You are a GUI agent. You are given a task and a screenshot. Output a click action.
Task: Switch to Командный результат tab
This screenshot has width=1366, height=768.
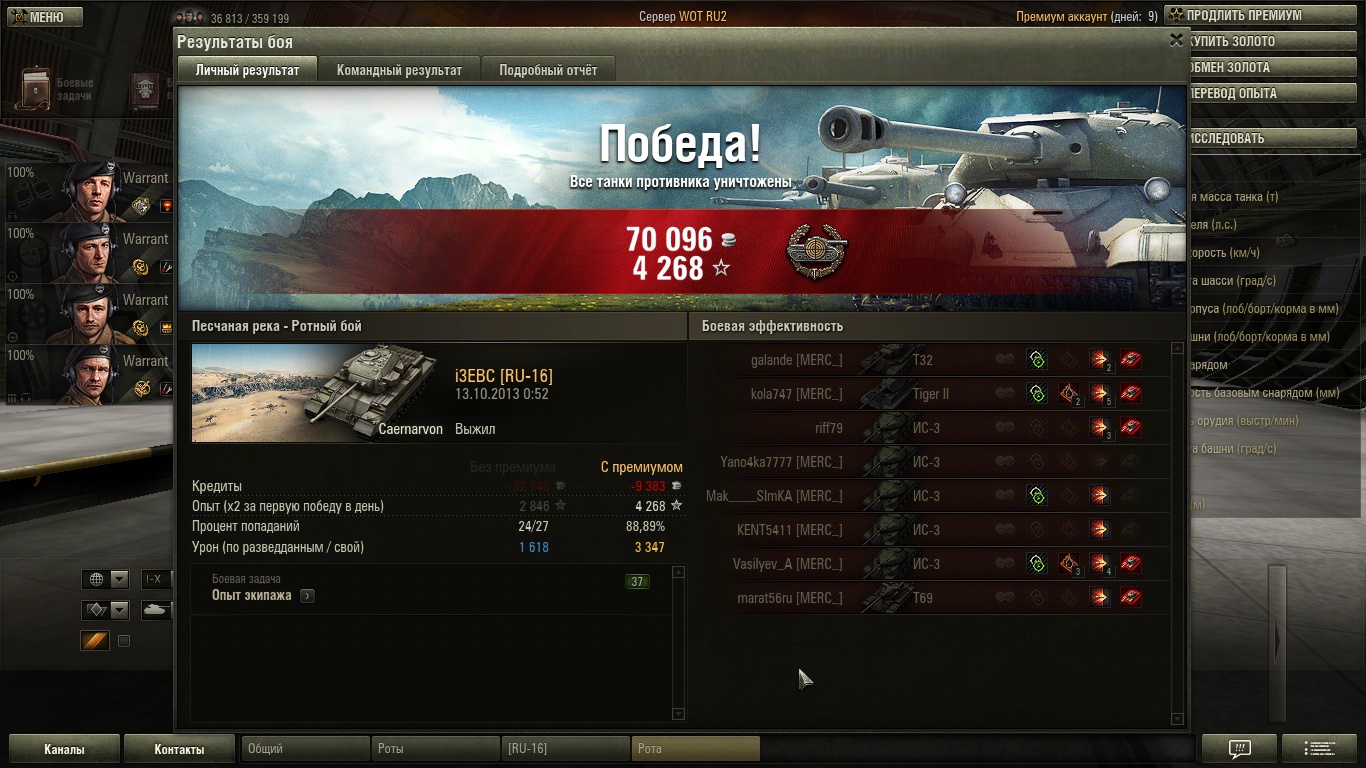pos(399,70)
